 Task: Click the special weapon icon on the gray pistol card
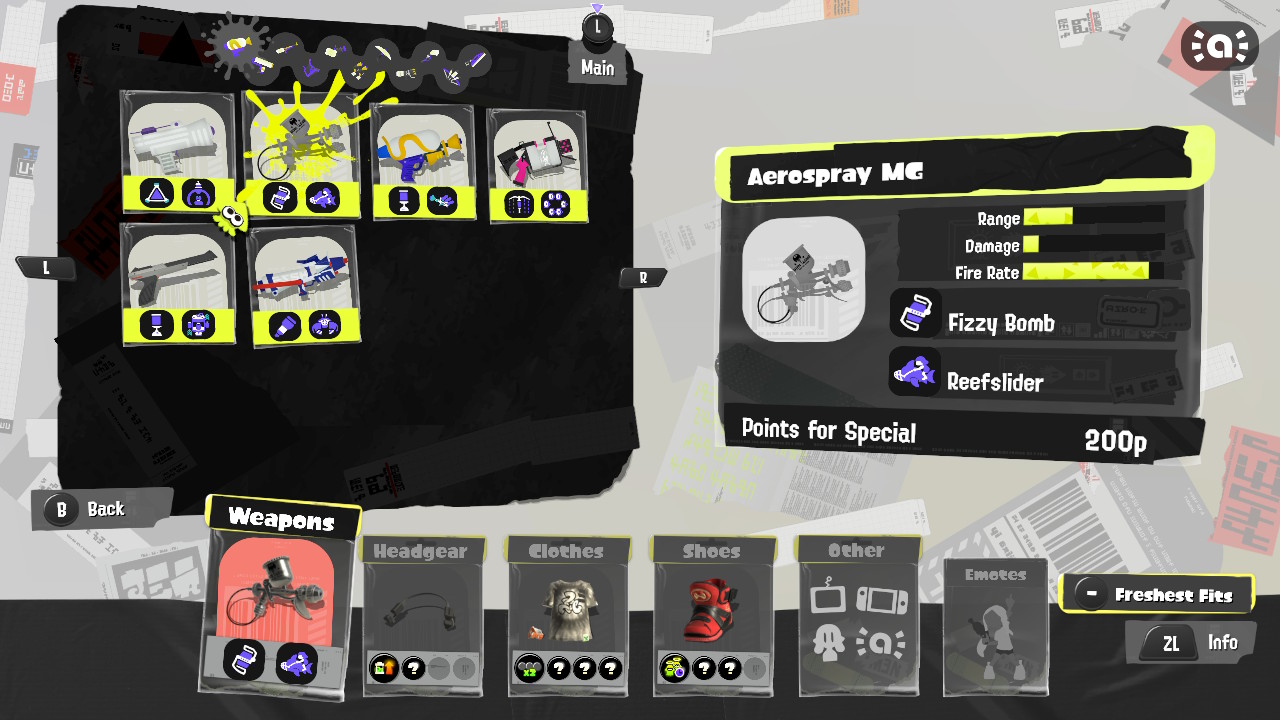pyautogui.click(x=198, y=326)
